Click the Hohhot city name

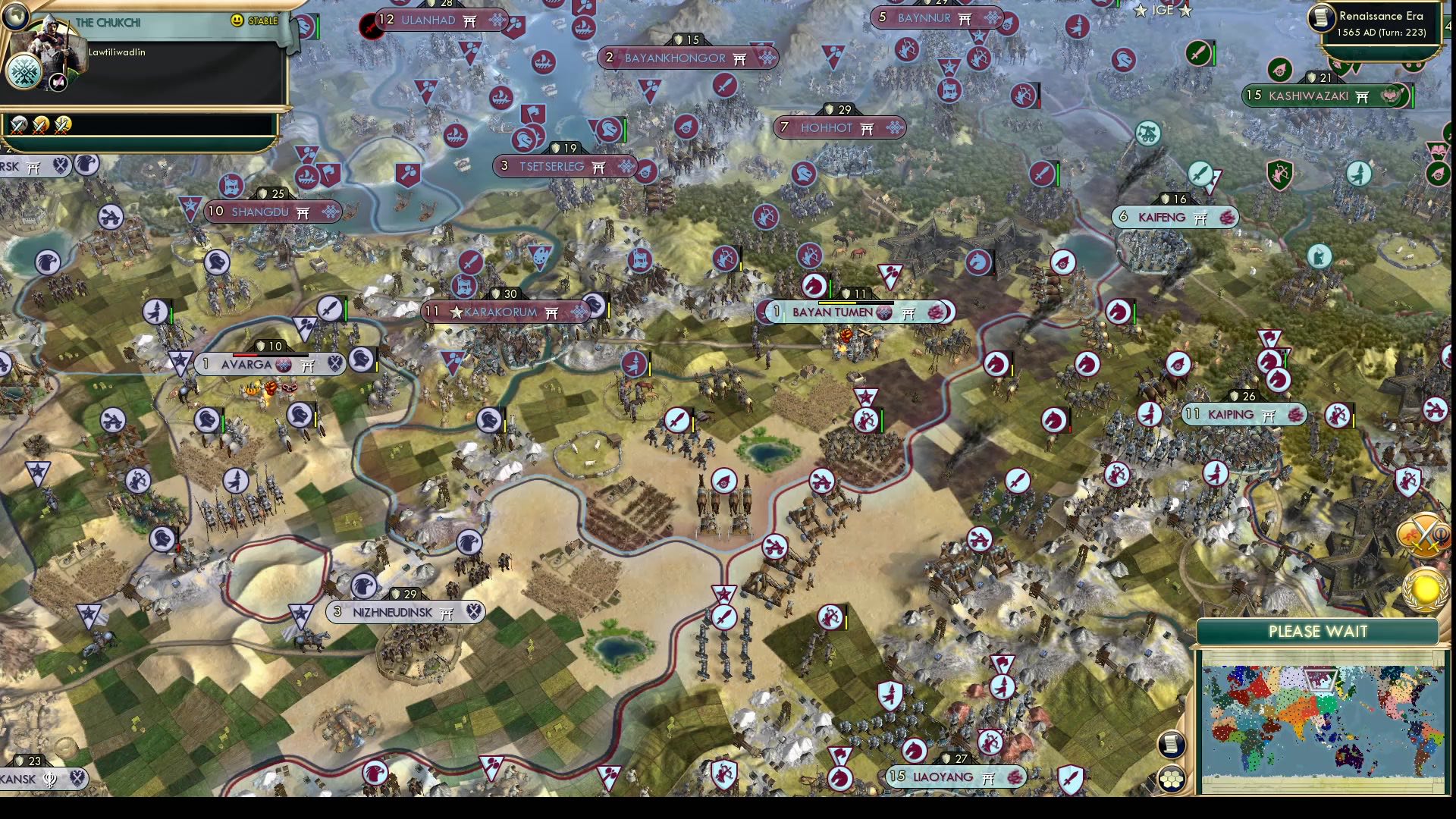(x=825, y=128)
